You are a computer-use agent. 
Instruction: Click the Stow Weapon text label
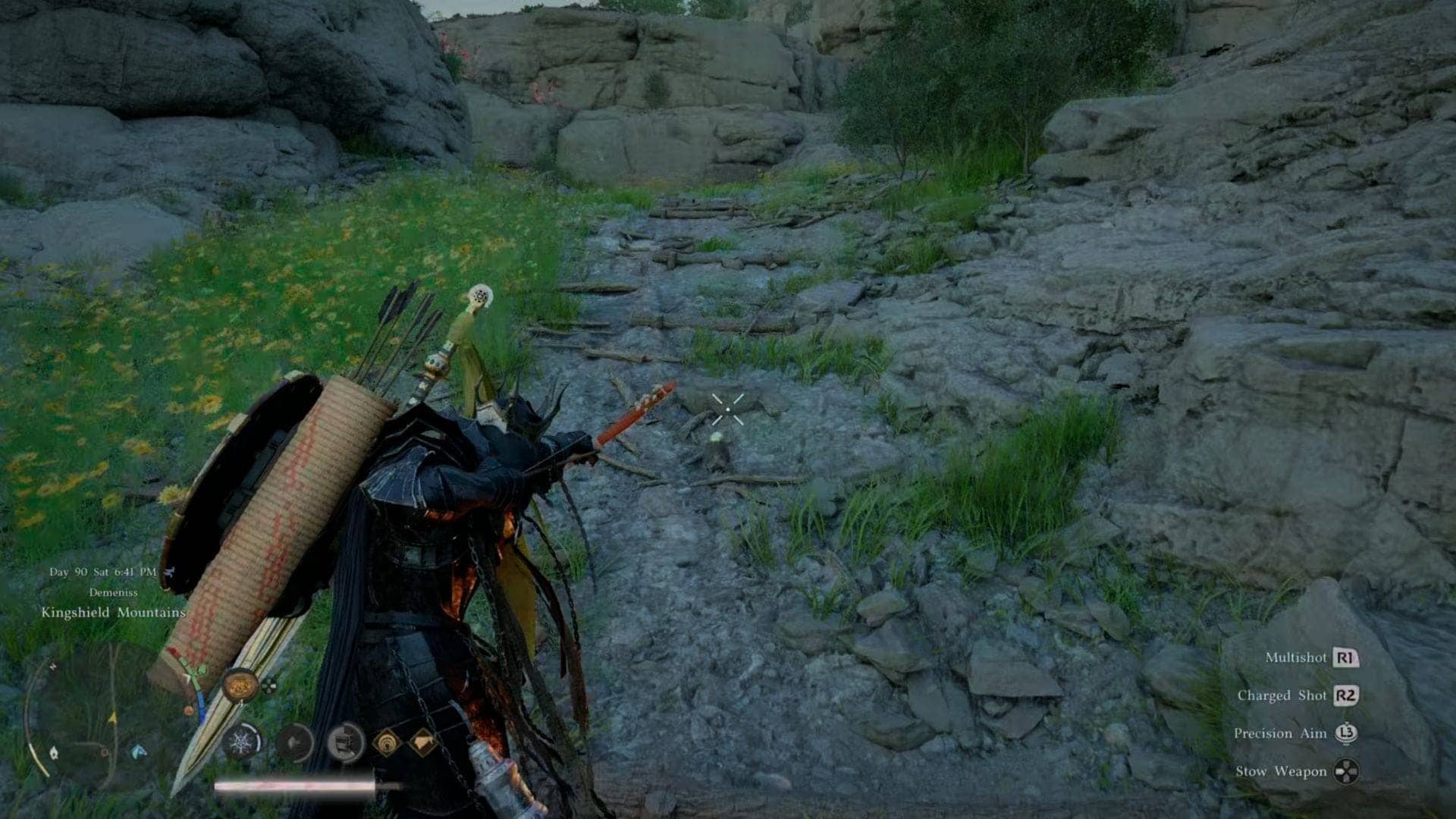point(1282,770)
